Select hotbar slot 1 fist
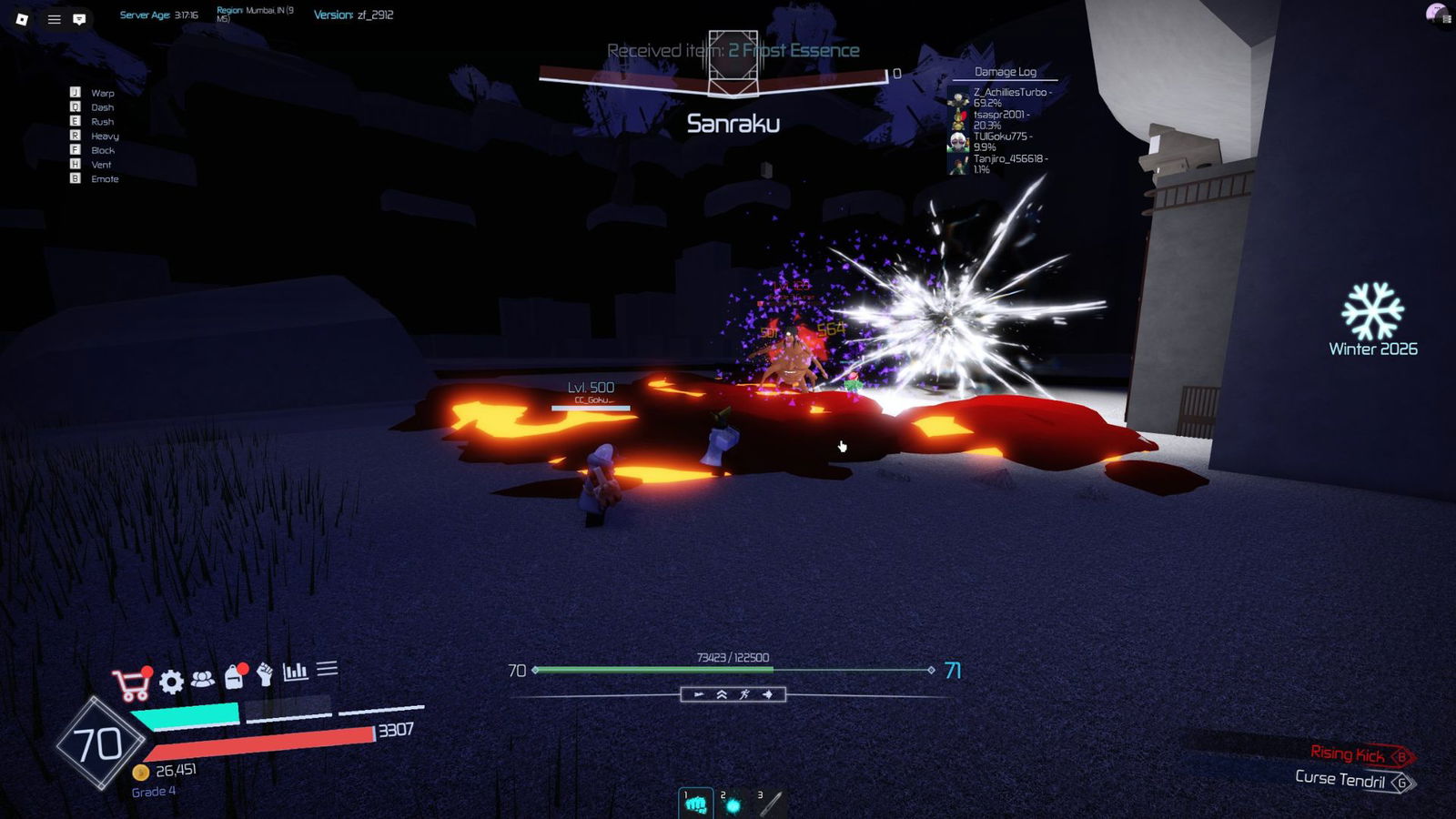1456x819 pixels. (696, 804)
